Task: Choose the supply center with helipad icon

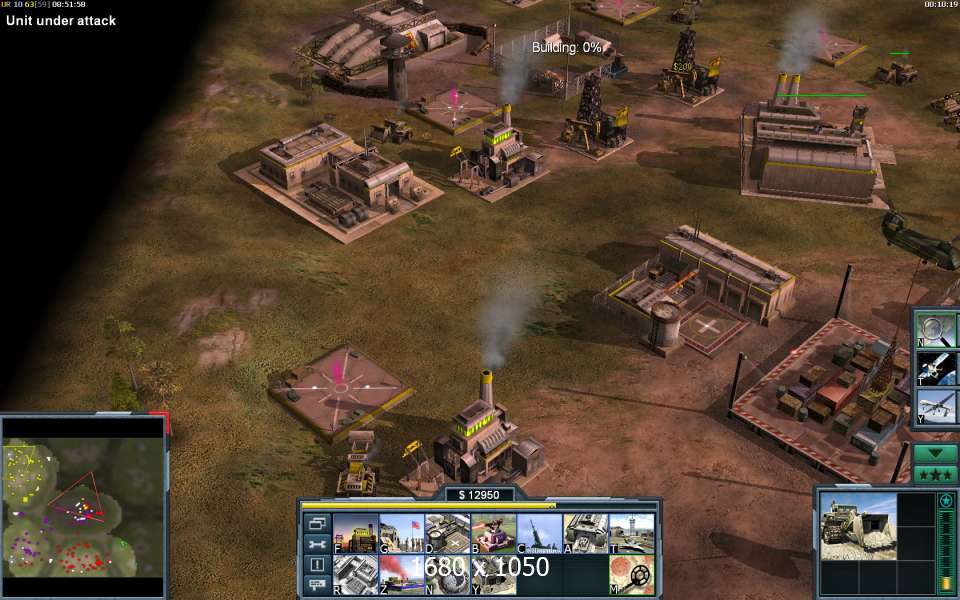Action: point(448,533)
